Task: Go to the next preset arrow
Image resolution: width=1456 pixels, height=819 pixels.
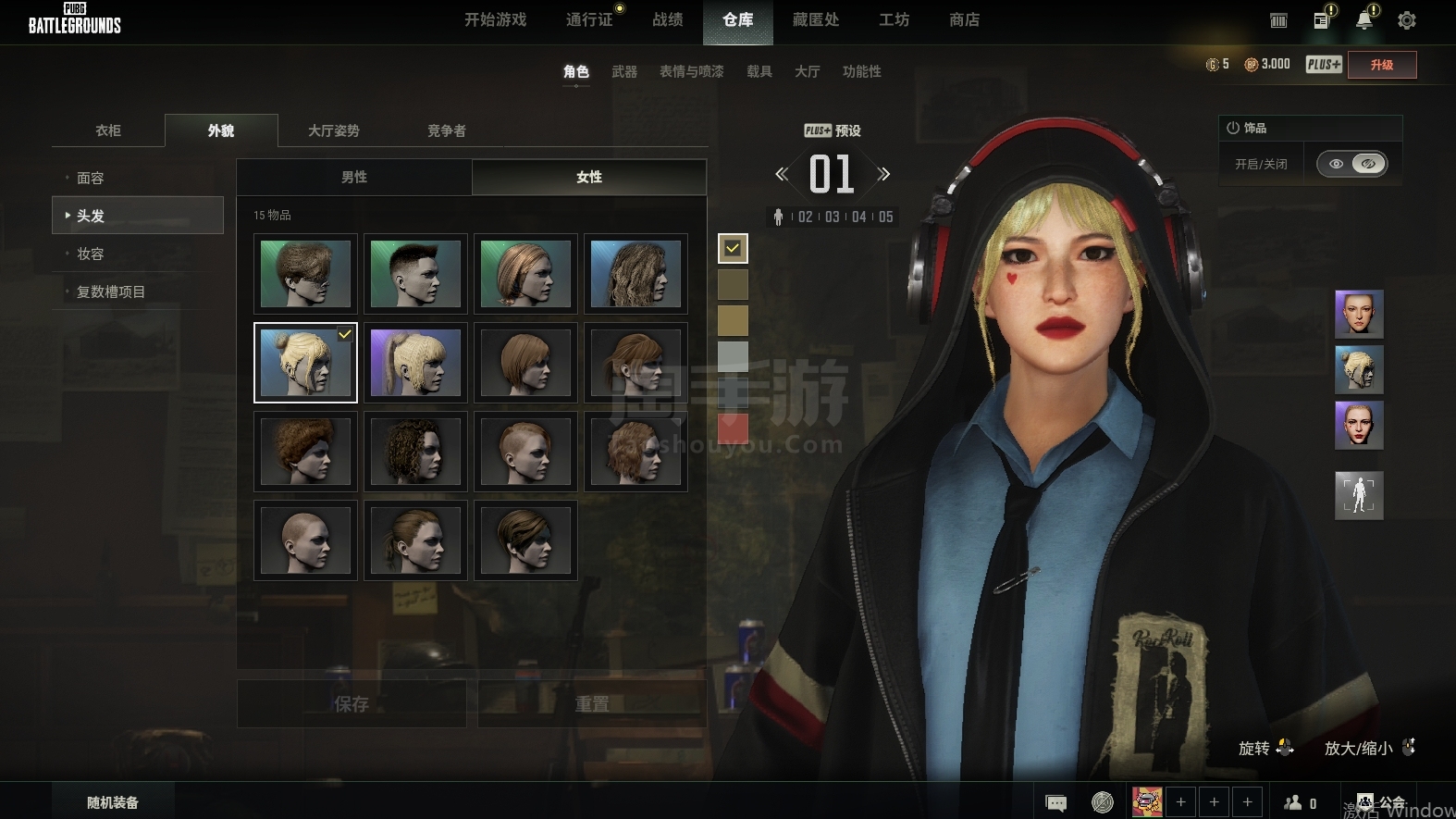Action: [x=883, y=174]
